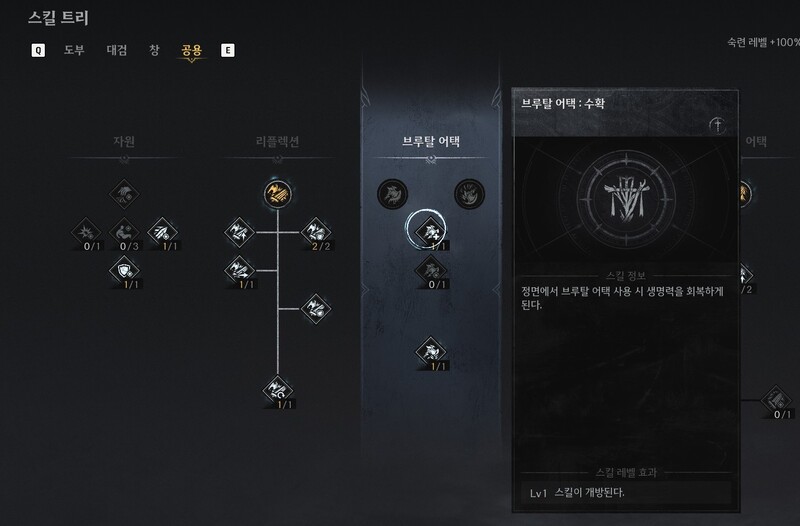Click the 0/1 skill node under 자원
Image resolution: width=800 pixels, height=526 pixels.
click(x=85, y=233)
